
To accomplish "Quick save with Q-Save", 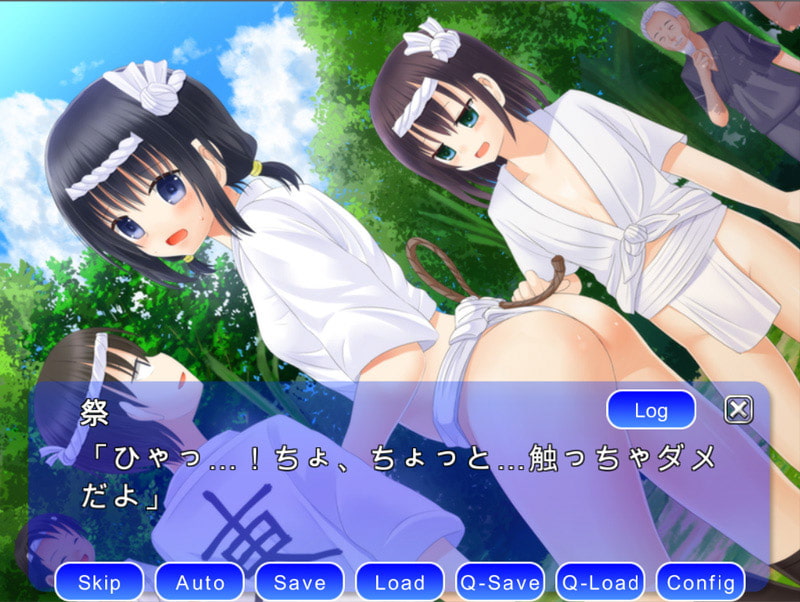I will pos(500,582).
